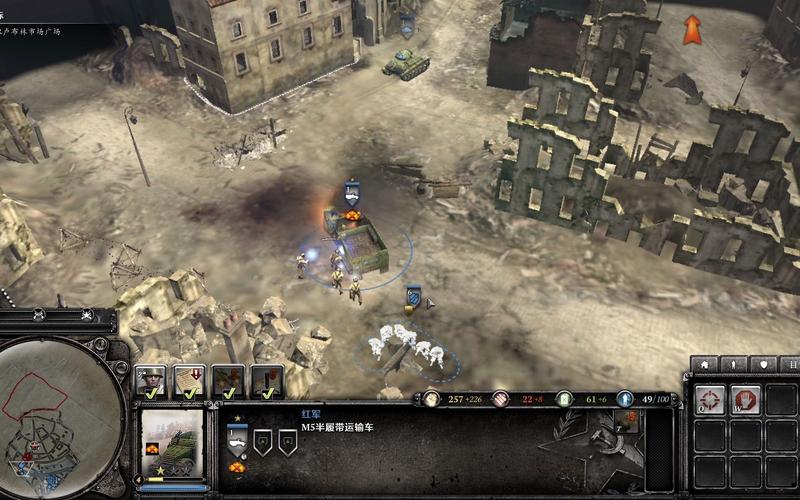
Task: Click the commander ability icon by resources
Action: click(627, 422)
